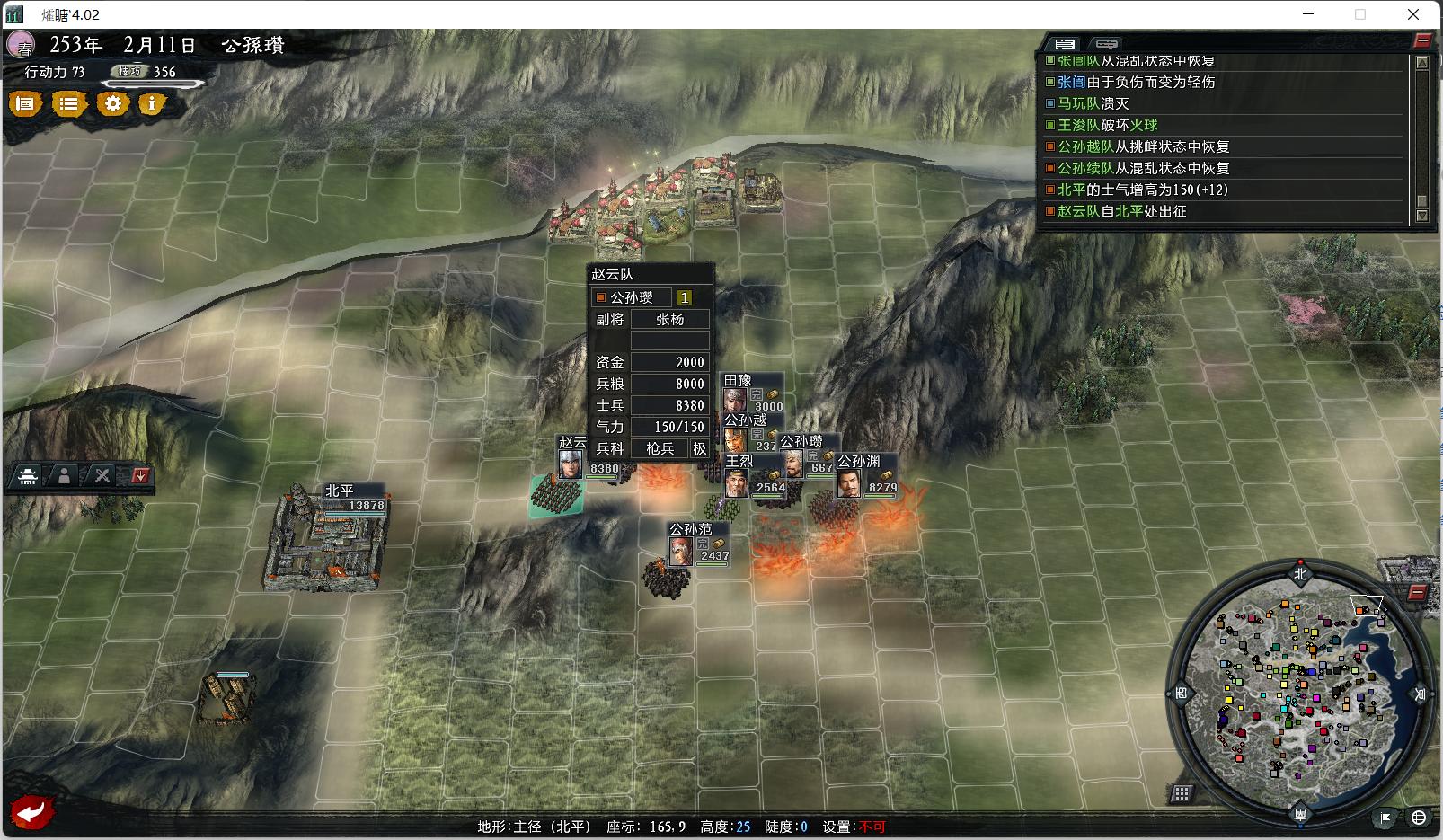Open the scroll map icon menu

pyautogui.click(x=26, y=104)
